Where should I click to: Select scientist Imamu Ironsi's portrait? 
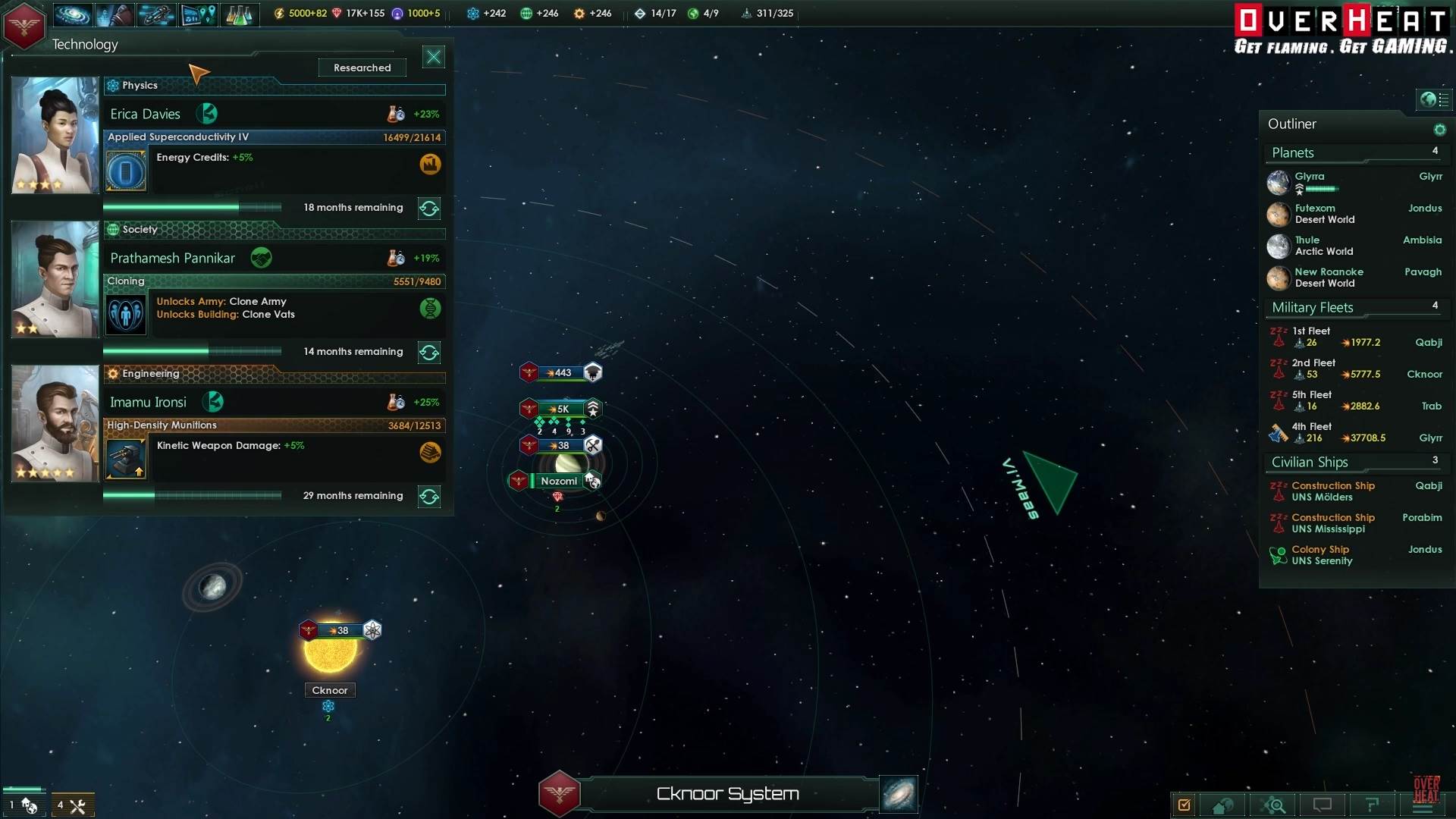pos(55,423)
